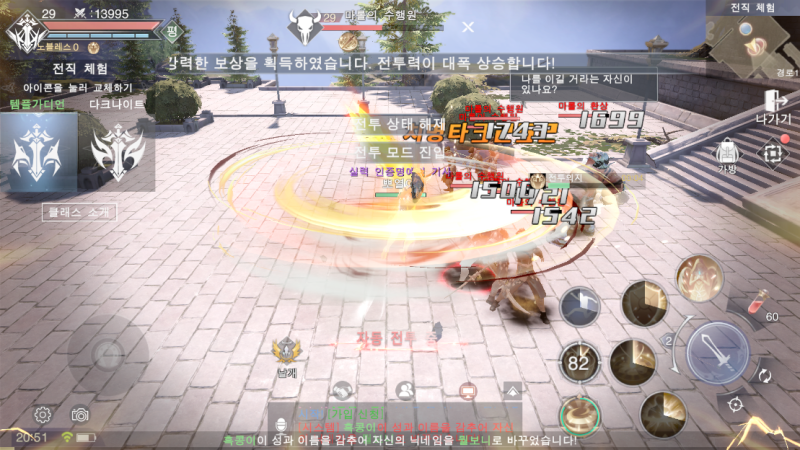Close the enemy target frame
800x450 pixels.
468,26
